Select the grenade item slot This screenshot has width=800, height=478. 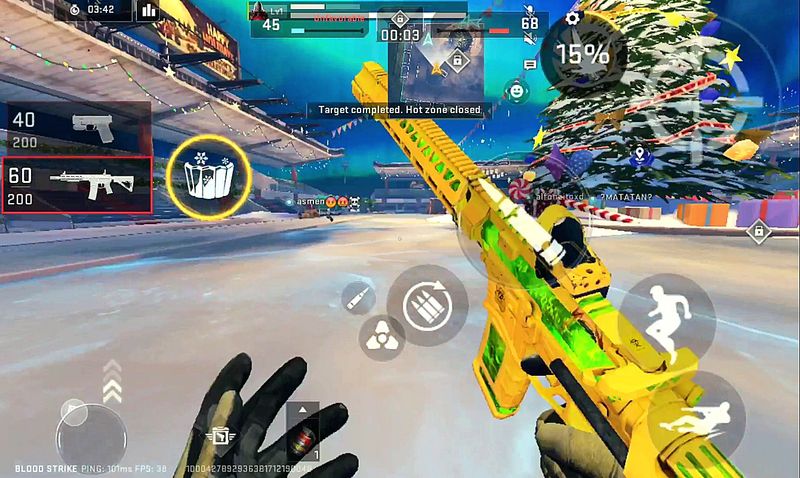pyautogui.click(x=302, y=432)
